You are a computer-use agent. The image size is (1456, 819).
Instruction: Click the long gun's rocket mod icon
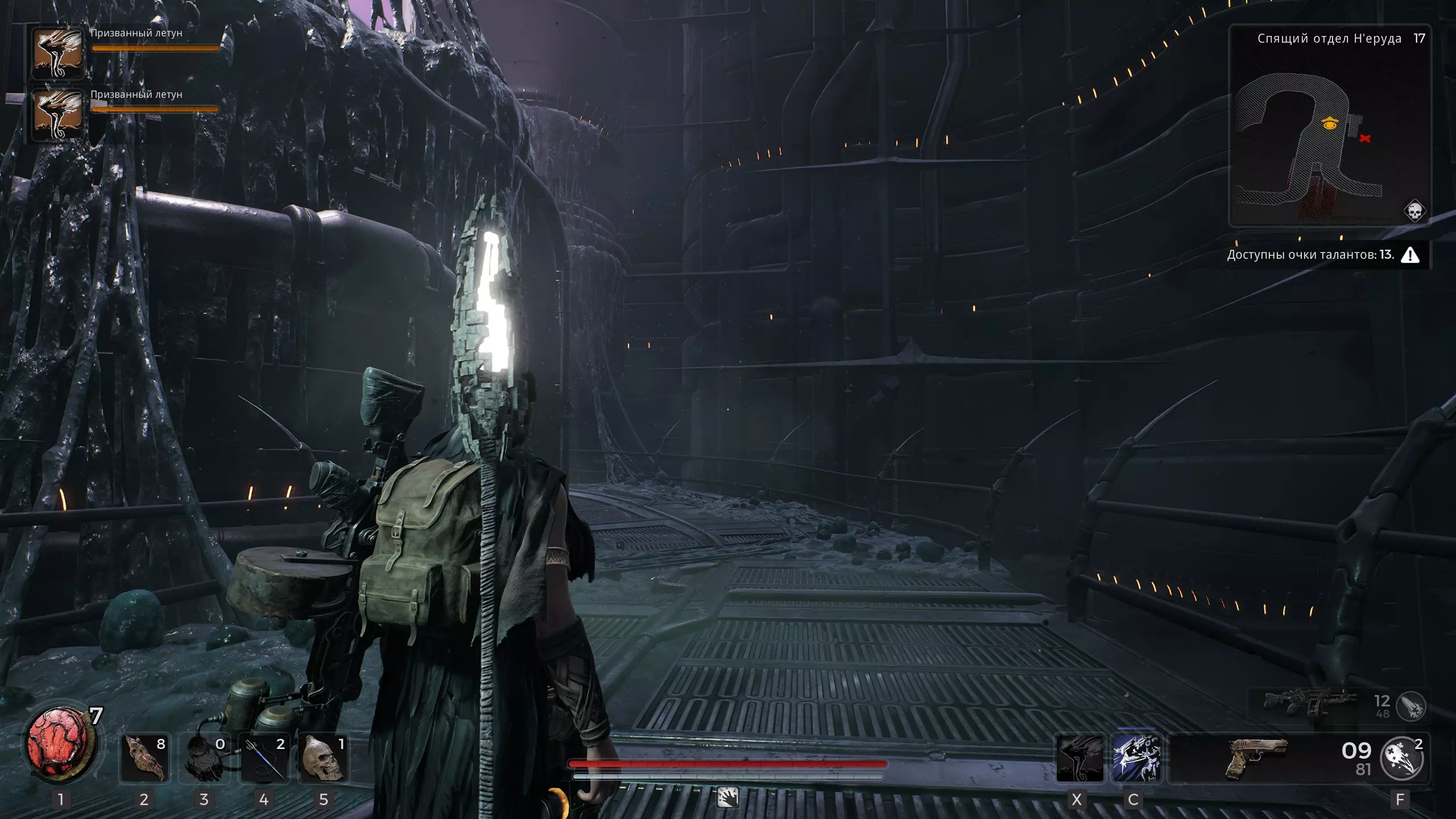pyautogui.click(x=1411, y=706)
